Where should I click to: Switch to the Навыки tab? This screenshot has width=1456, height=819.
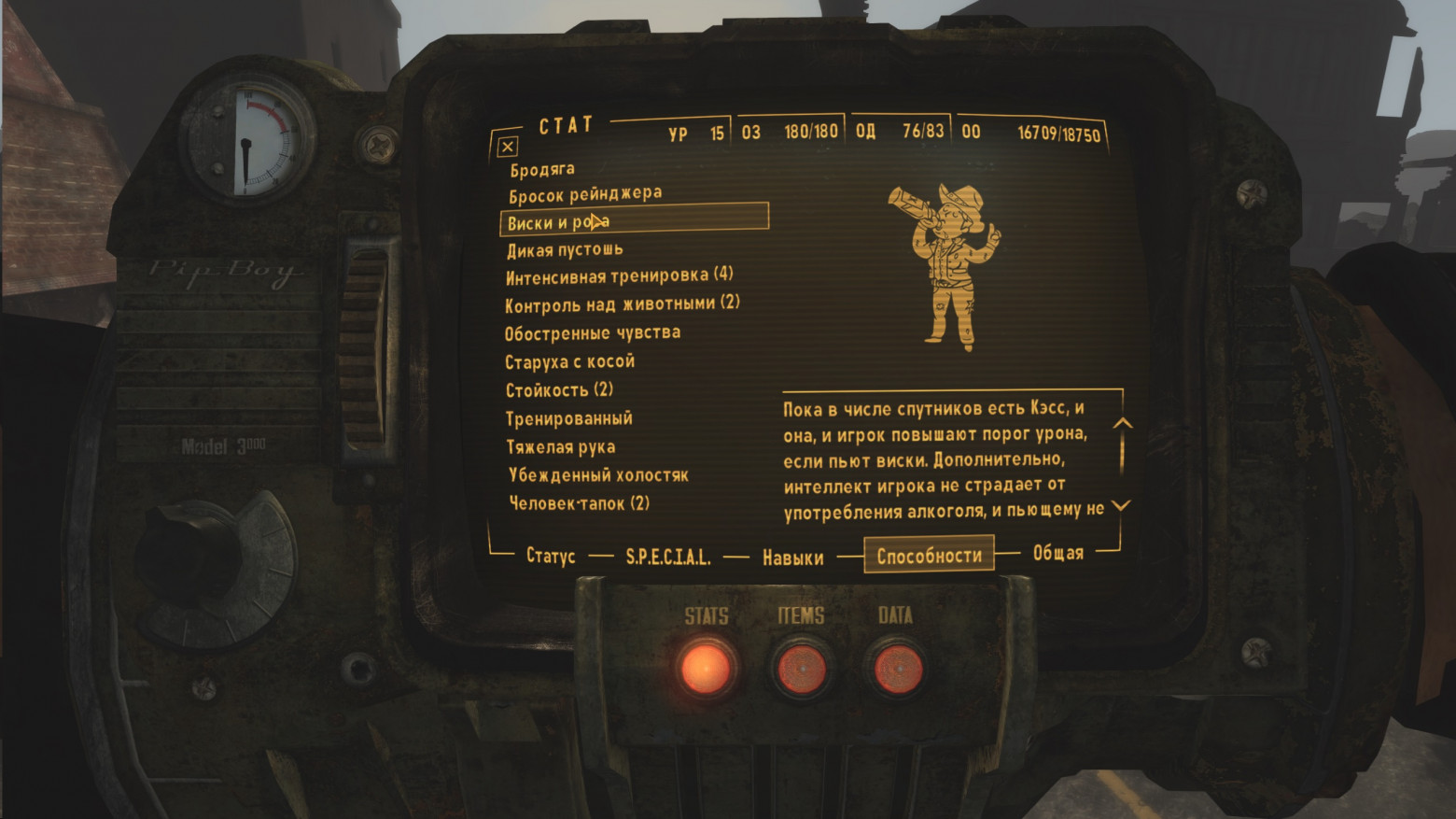791,556
